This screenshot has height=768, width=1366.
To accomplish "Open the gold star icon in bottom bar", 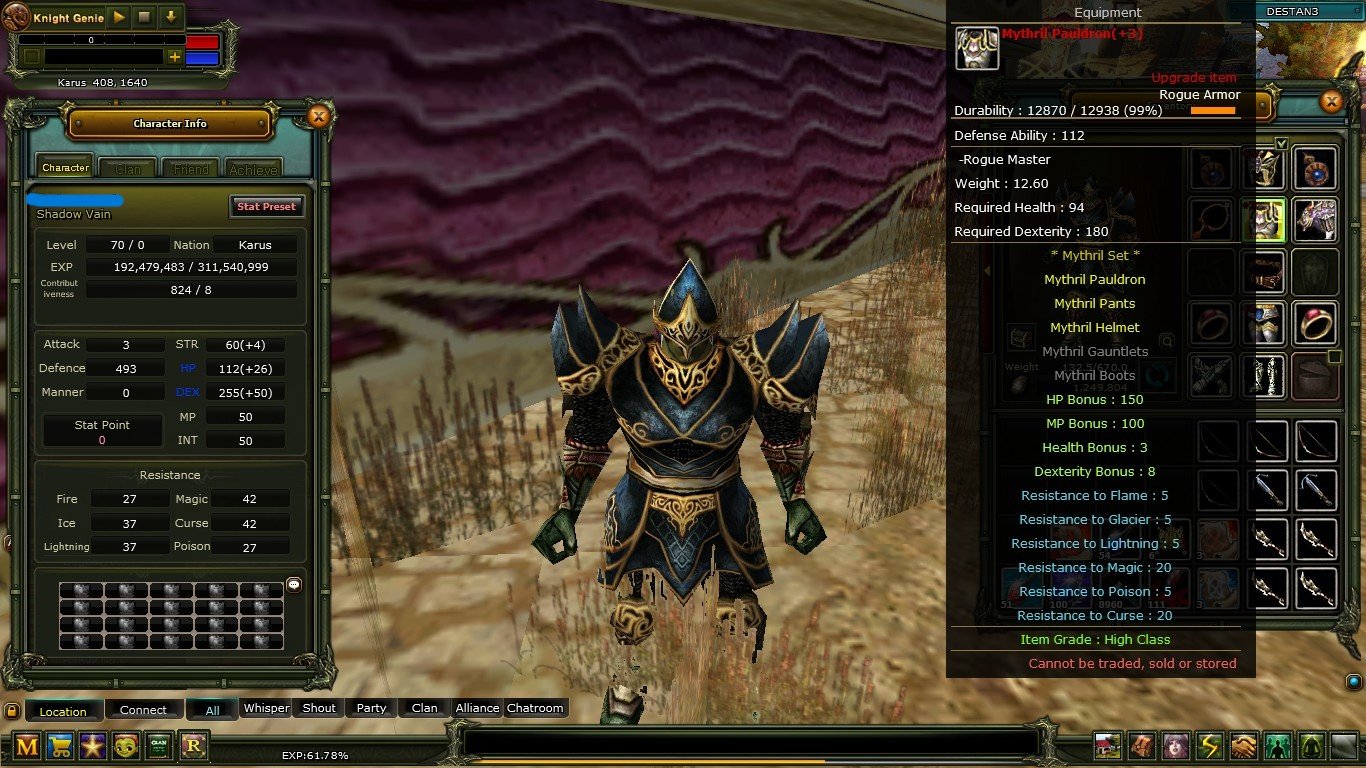I will point(93,745).
